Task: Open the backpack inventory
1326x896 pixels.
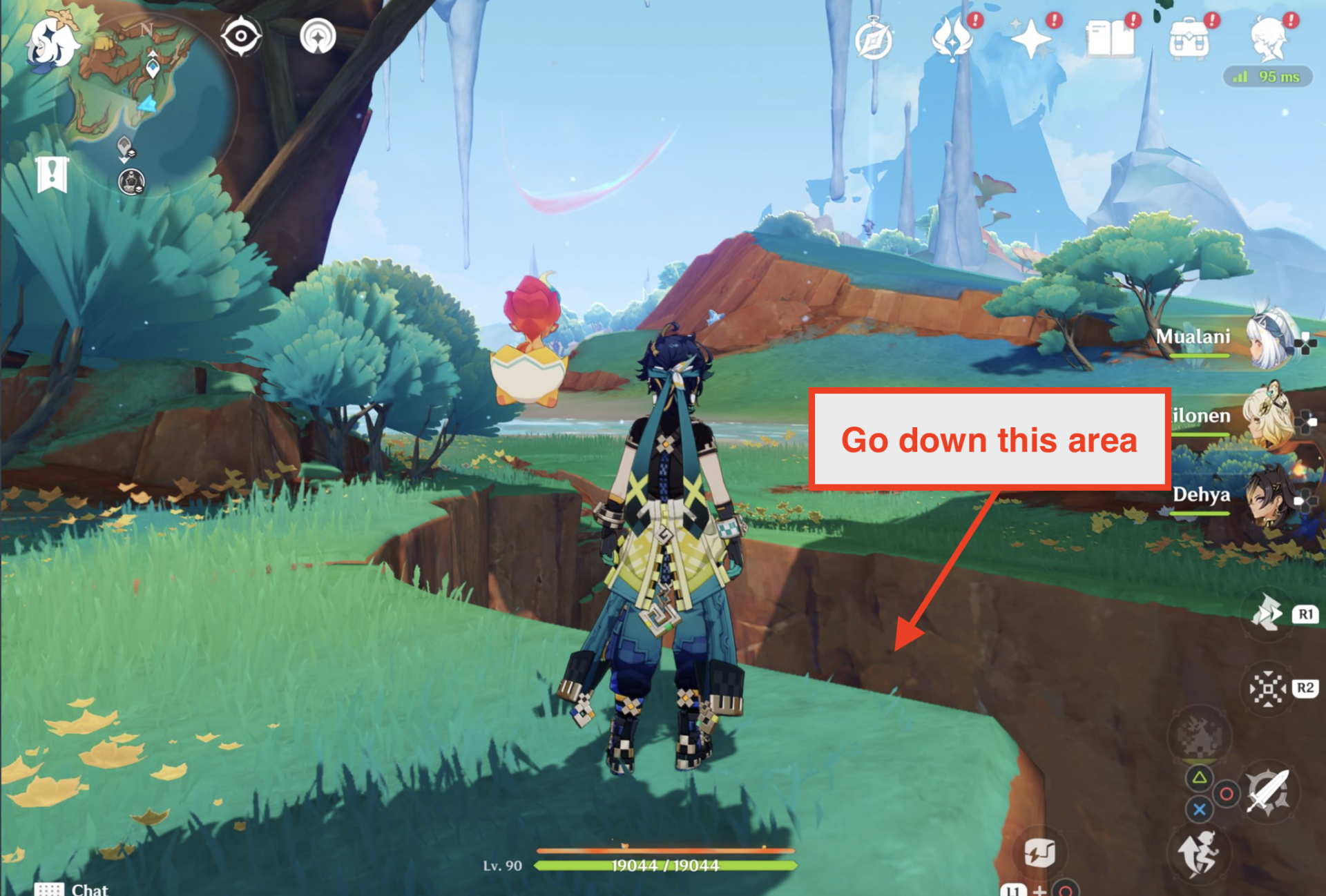Action: point(1189,40)
